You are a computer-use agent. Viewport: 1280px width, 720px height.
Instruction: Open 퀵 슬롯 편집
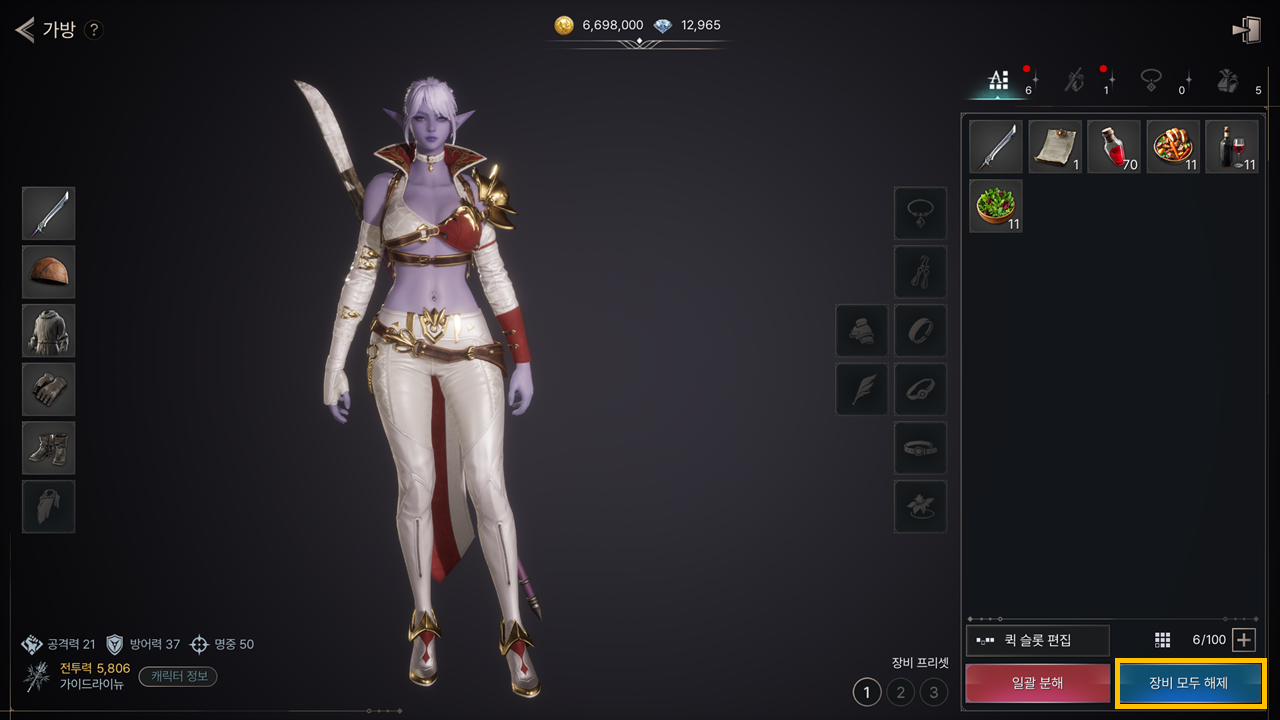[1038, 640]
